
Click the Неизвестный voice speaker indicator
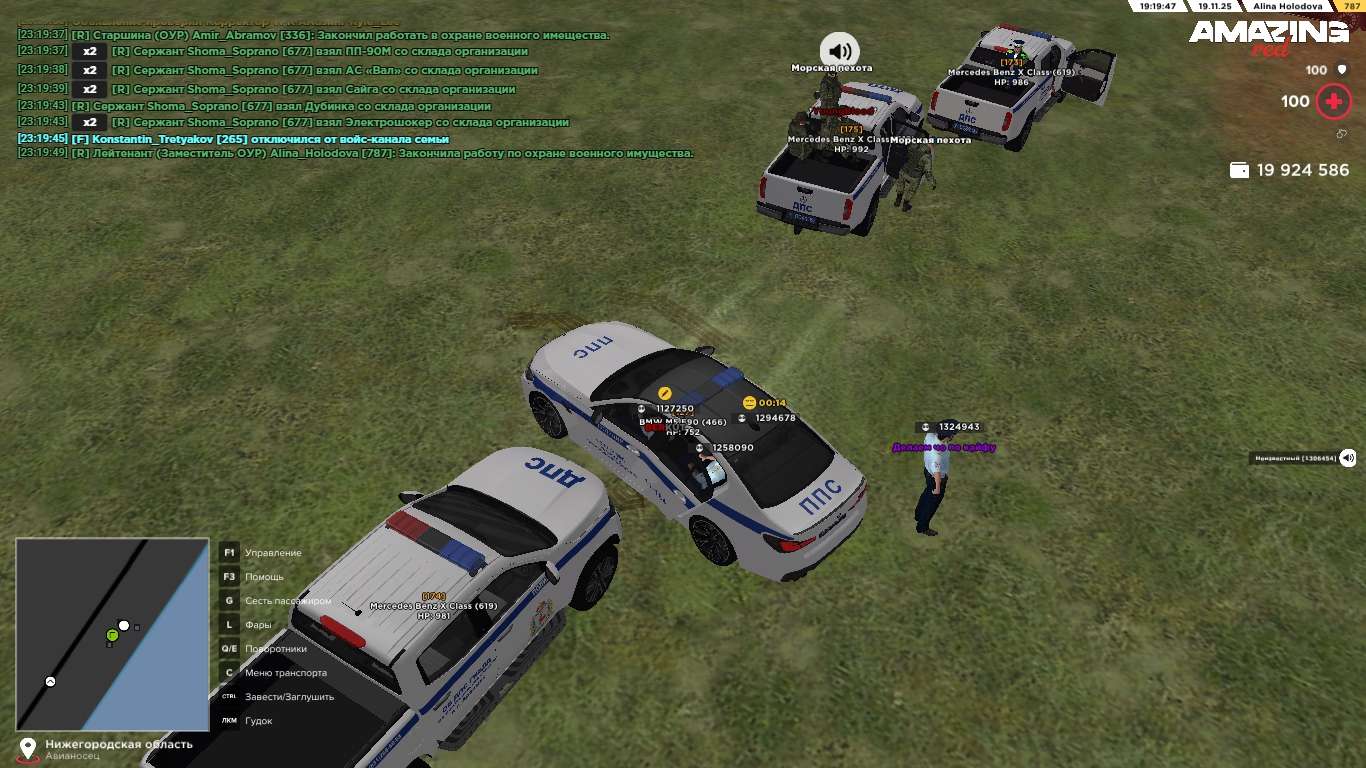tap(1347, 458)
